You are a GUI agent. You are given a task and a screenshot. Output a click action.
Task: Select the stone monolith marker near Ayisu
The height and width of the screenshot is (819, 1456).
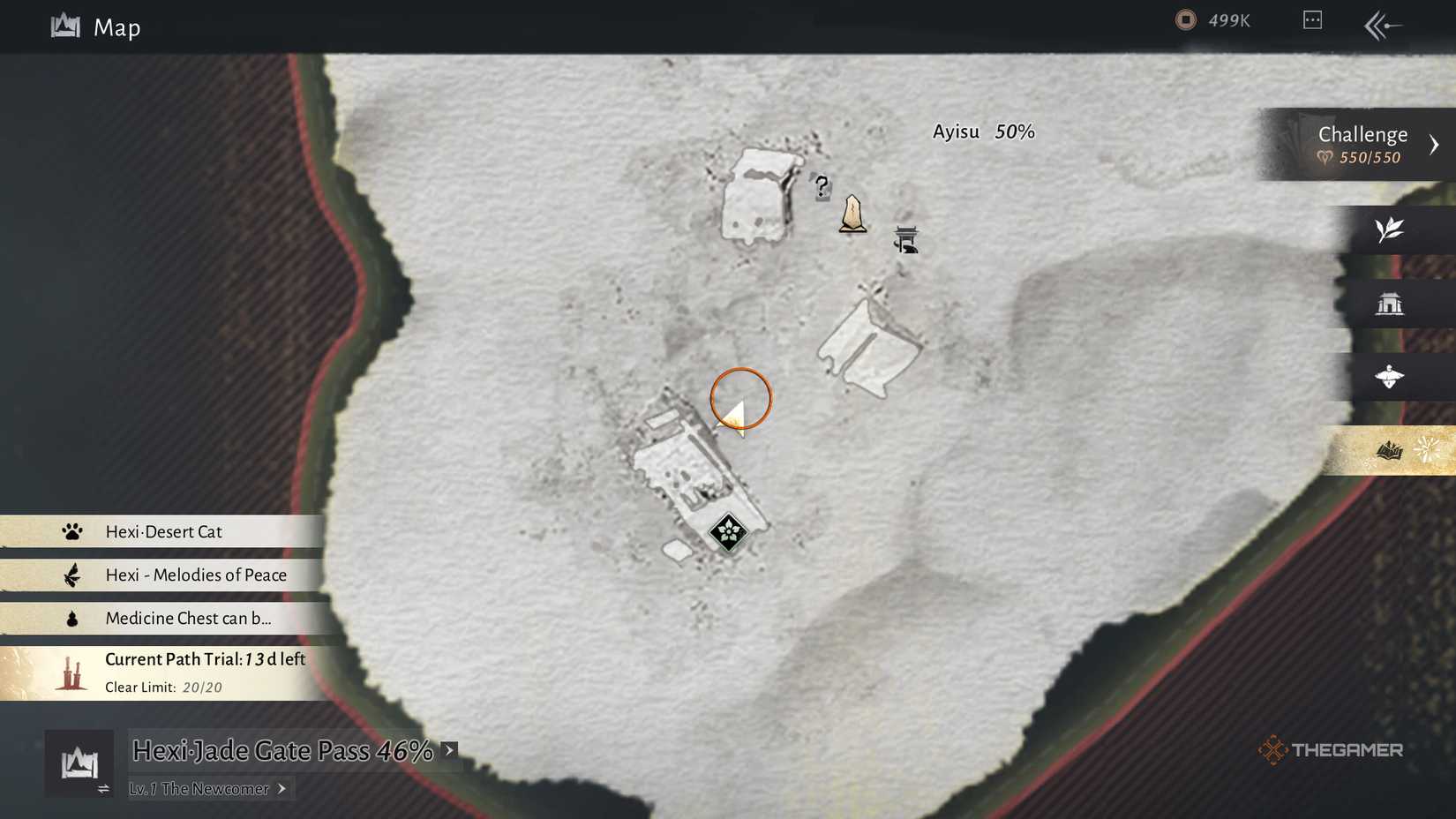853,214
